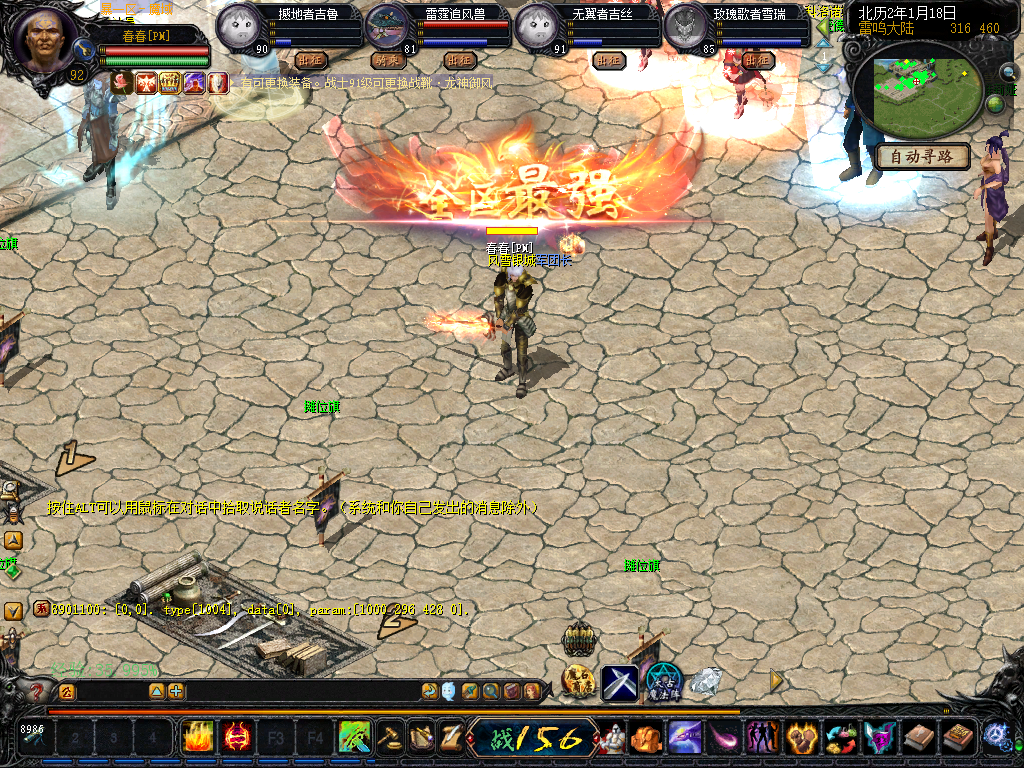Viewport: 1024px width, 768px height.
Task: Click the crossed swords icon above the hotbar
Action: pos(619,682)
